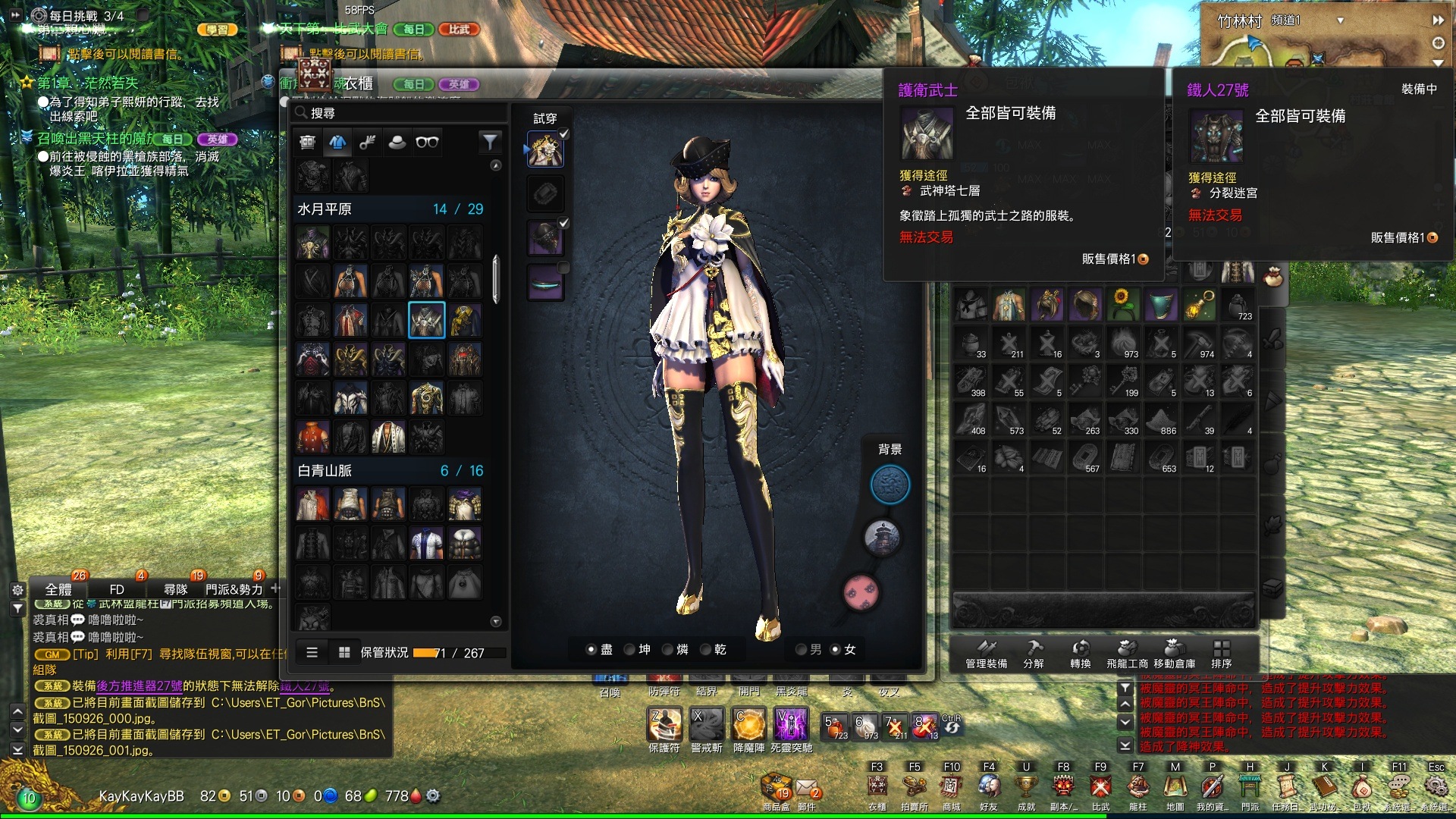
Task: Switch to the glasses accessory tab
Action: 427,142
